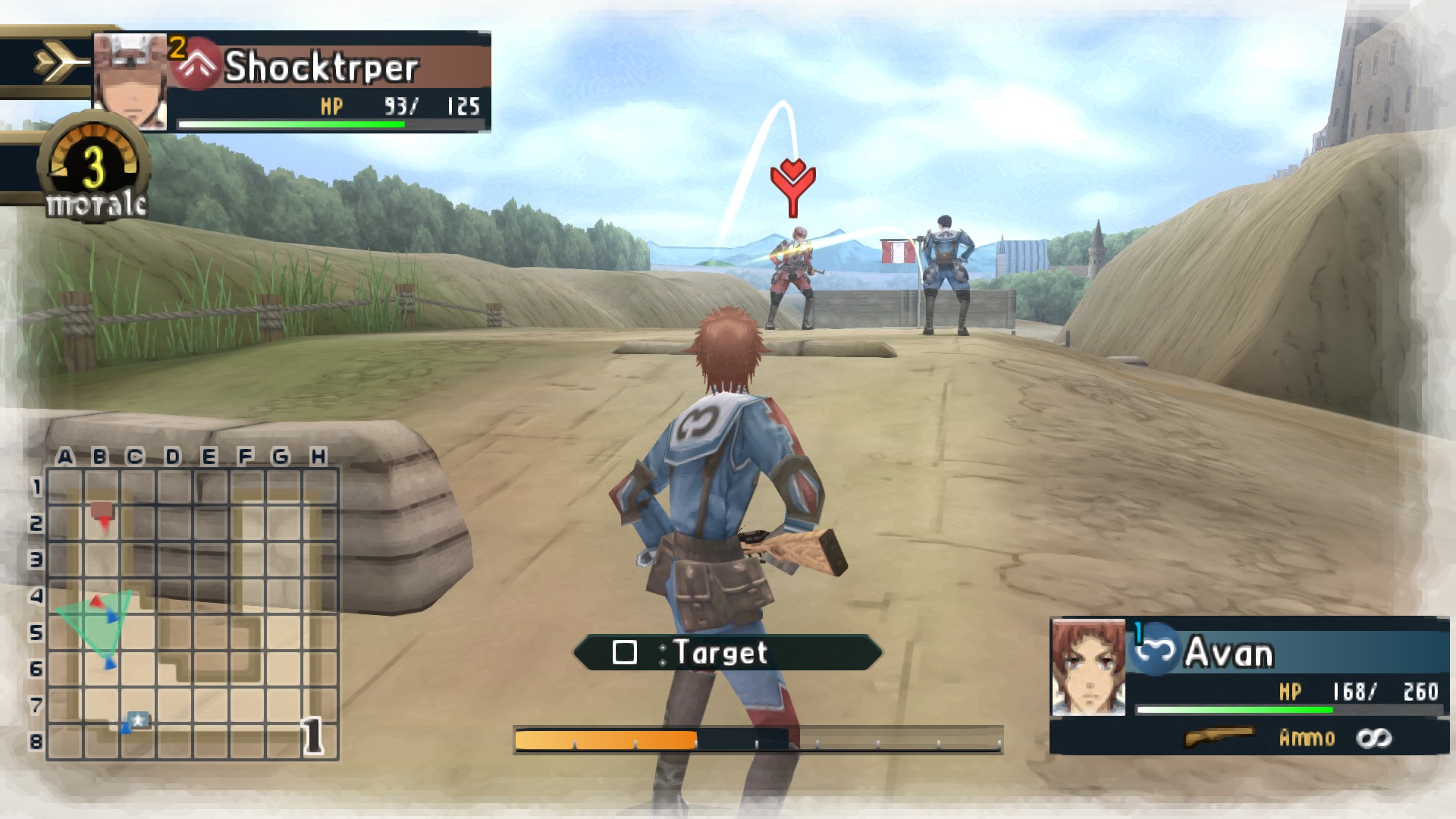Screen dimensions: 1456x819
Task: Click the Shocktrooper enemy portrait
Action: 130,81
